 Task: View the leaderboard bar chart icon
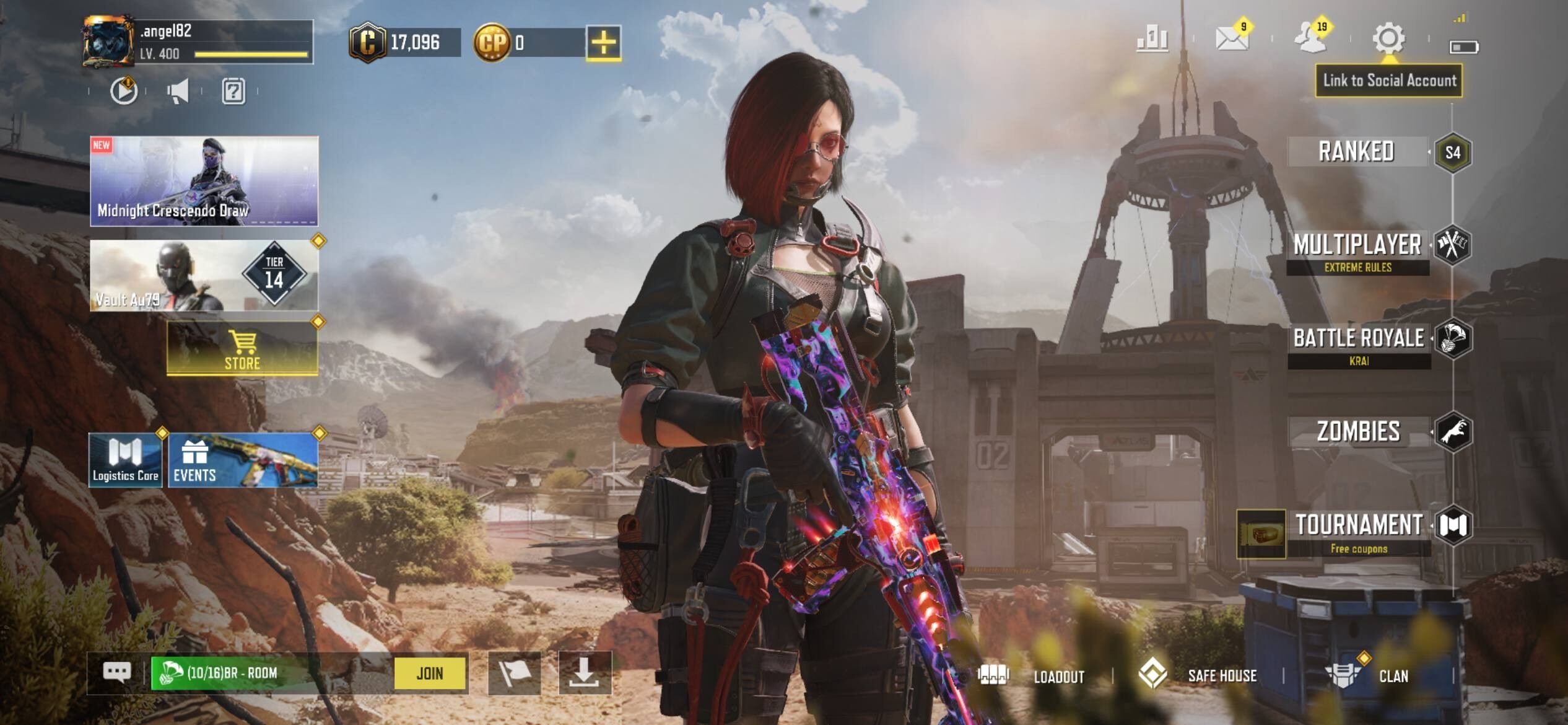[x=1152, y=39]
